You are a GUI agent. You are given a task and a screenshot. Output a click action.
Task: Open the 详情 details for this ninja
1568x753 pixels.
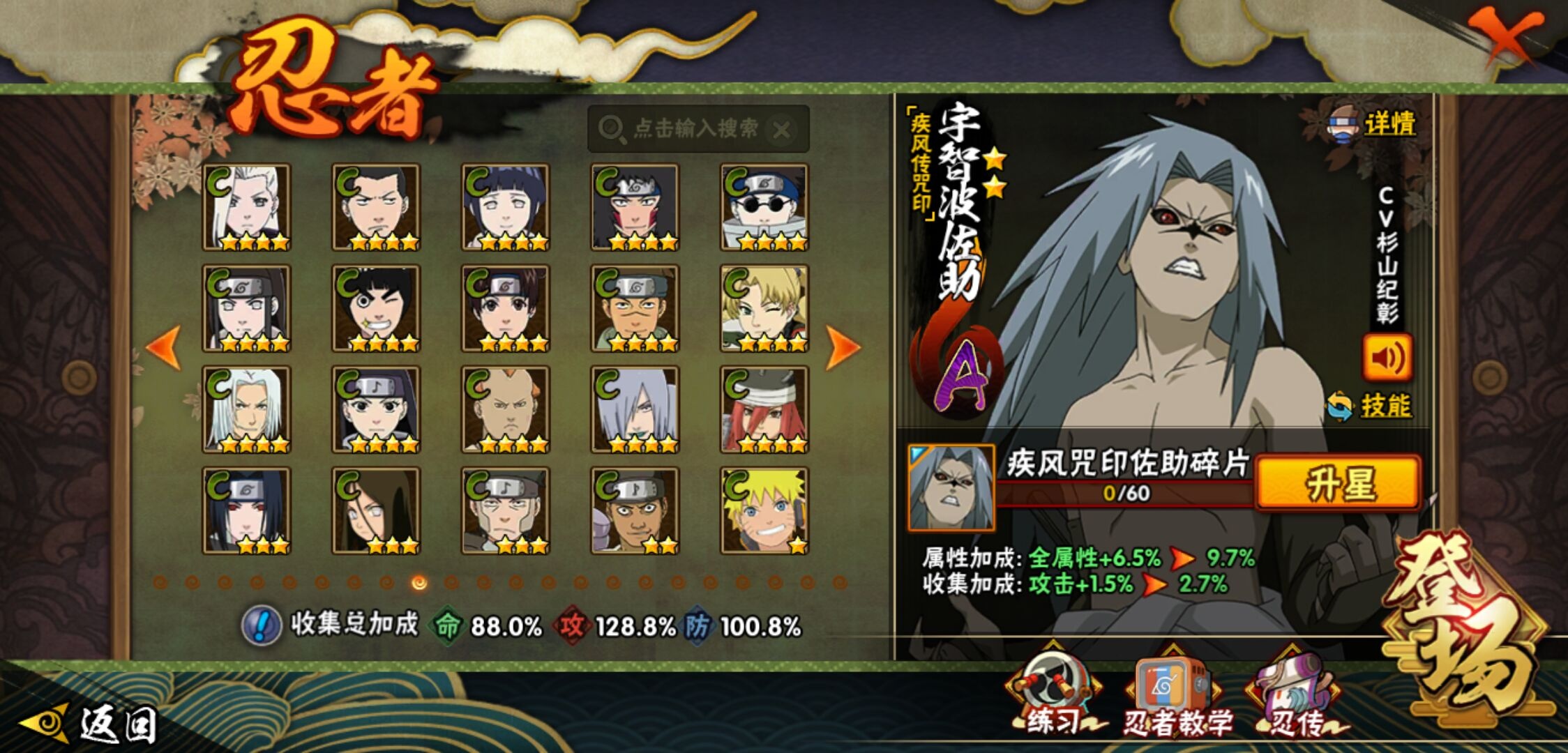tap(1374, 125)
